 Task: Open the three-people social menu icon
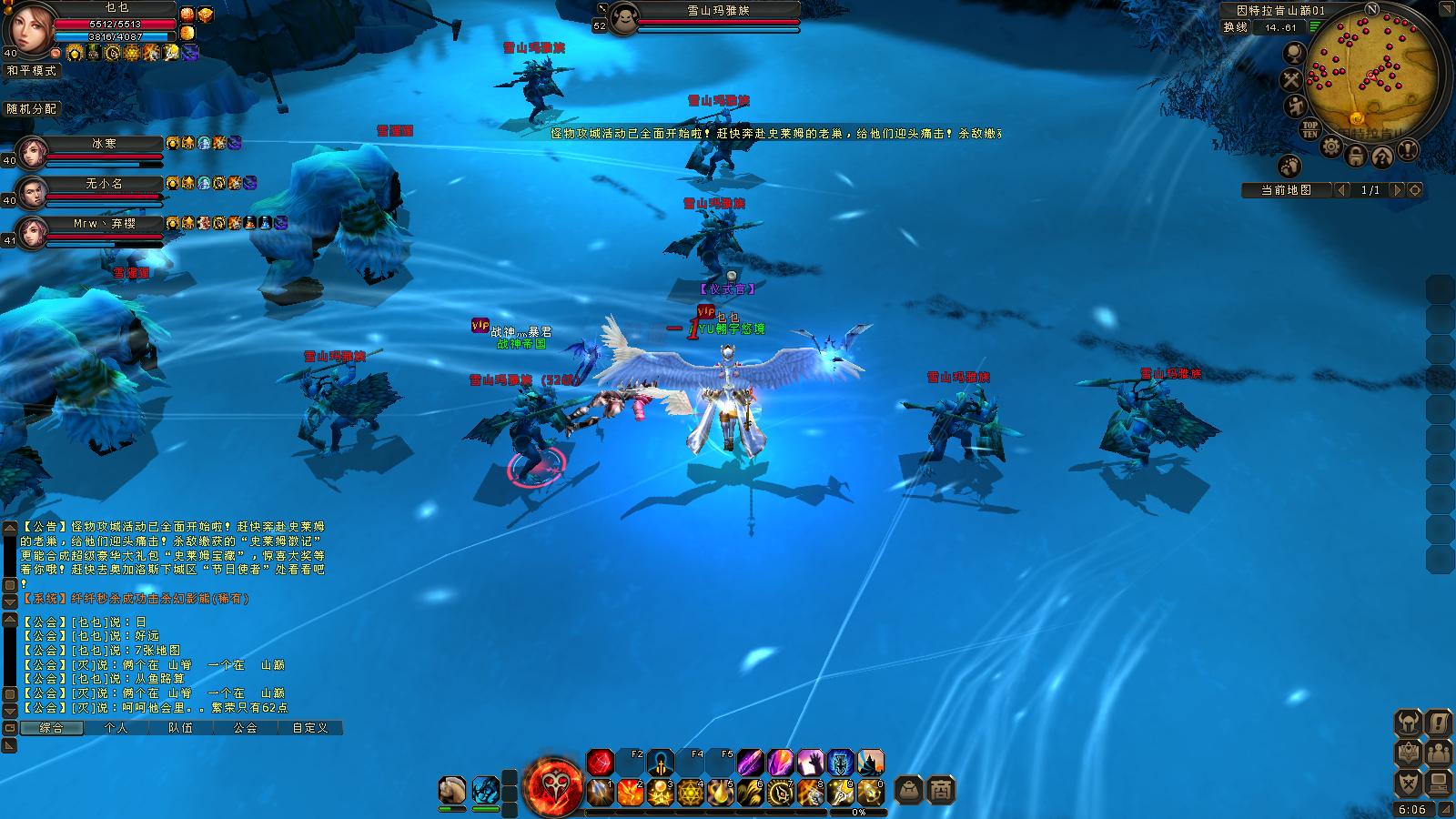pos(1439,753)
